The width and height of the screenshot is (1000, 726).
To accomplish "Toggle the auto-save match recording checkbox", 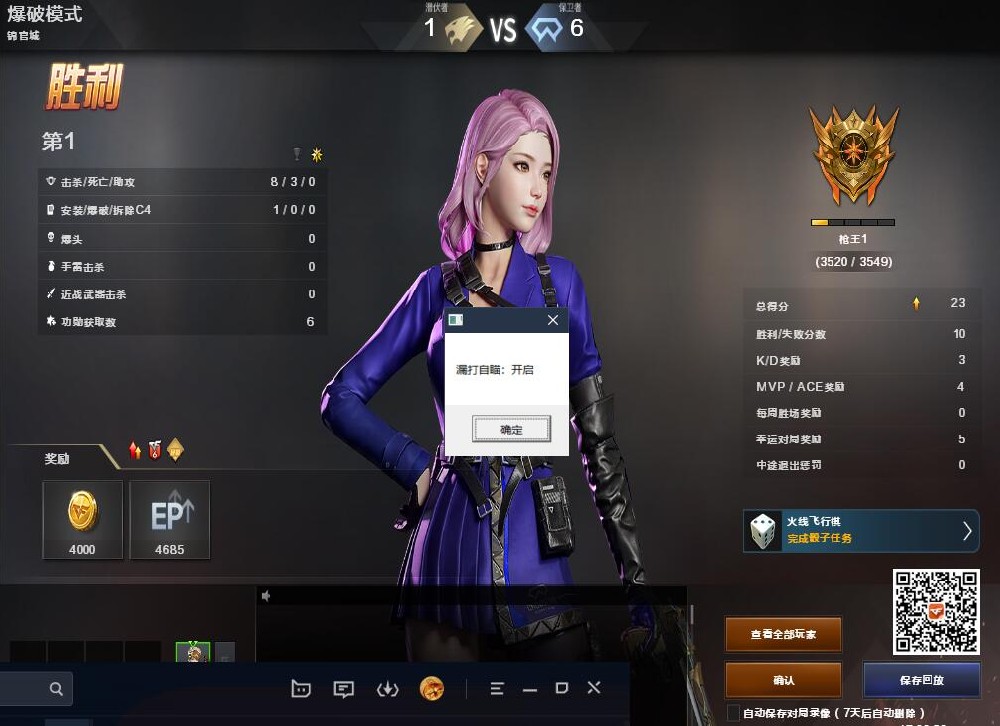I will point(733,713).
